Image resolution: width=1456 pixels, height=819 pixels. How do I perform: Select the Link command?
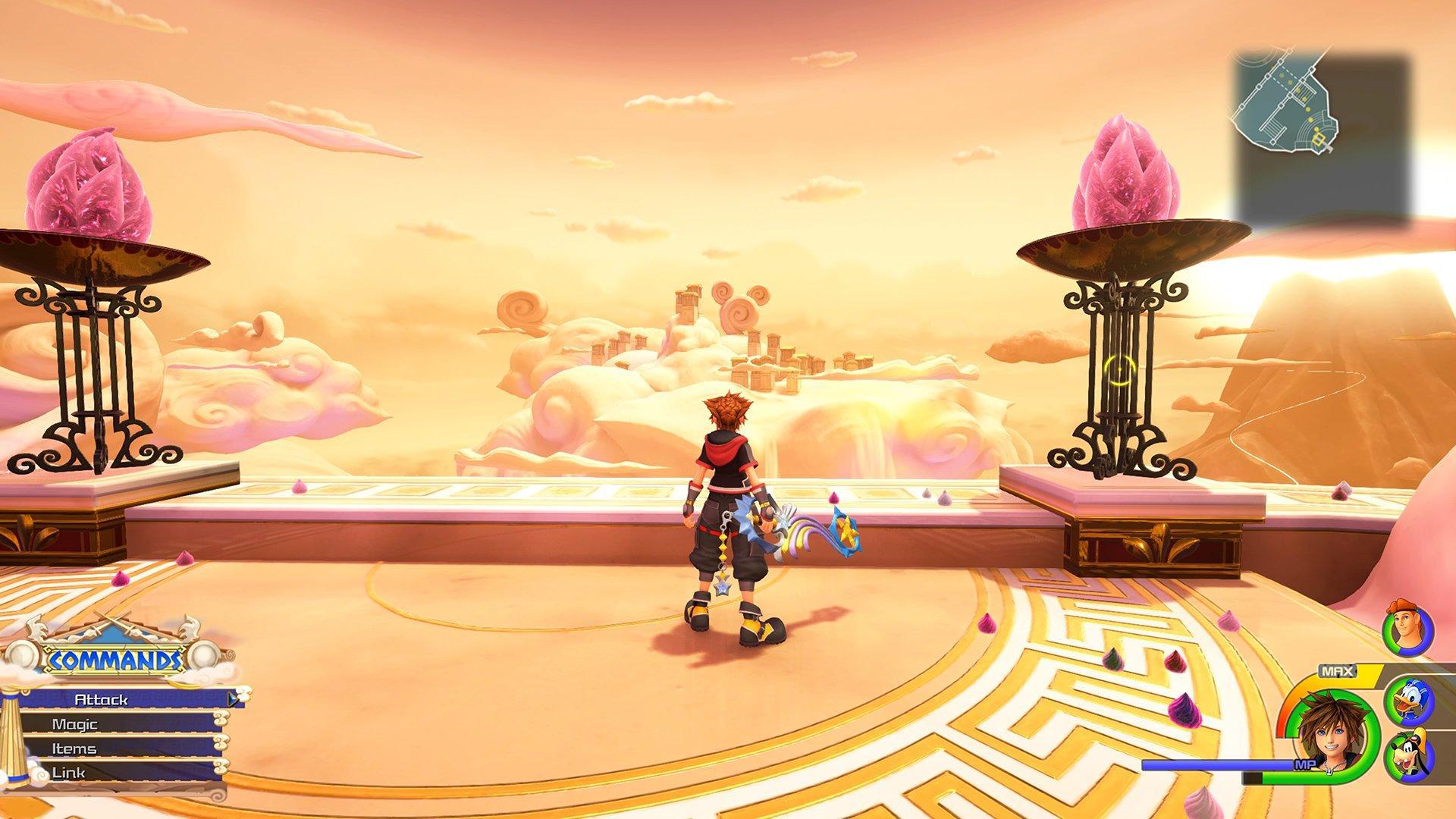[68, 771]
